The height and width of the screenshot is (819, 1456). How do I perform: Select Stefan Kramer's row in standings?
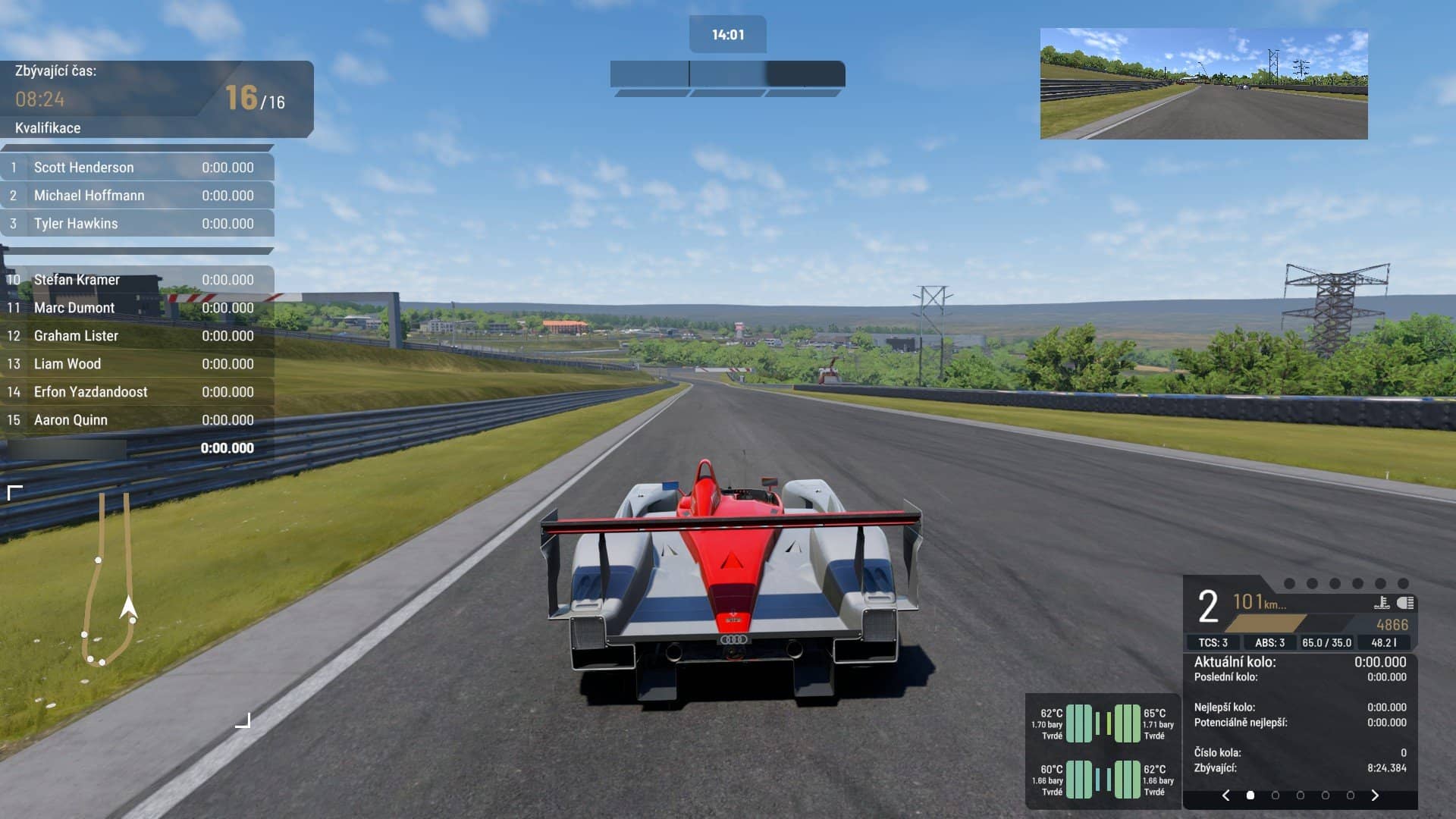point(137,280)
